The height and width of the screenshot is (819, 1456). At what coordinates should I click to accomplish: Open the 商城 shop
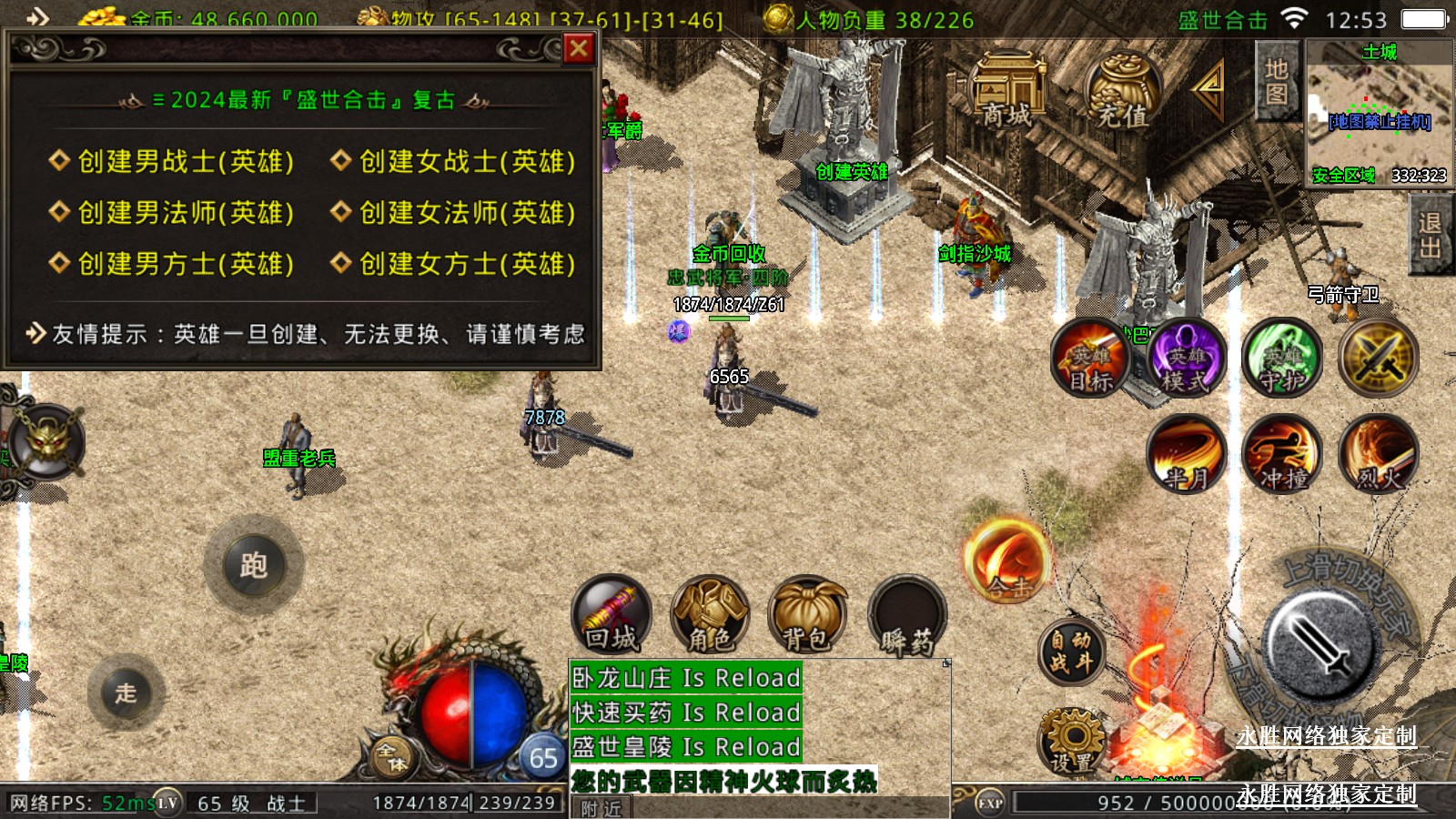click(1008, 91)
